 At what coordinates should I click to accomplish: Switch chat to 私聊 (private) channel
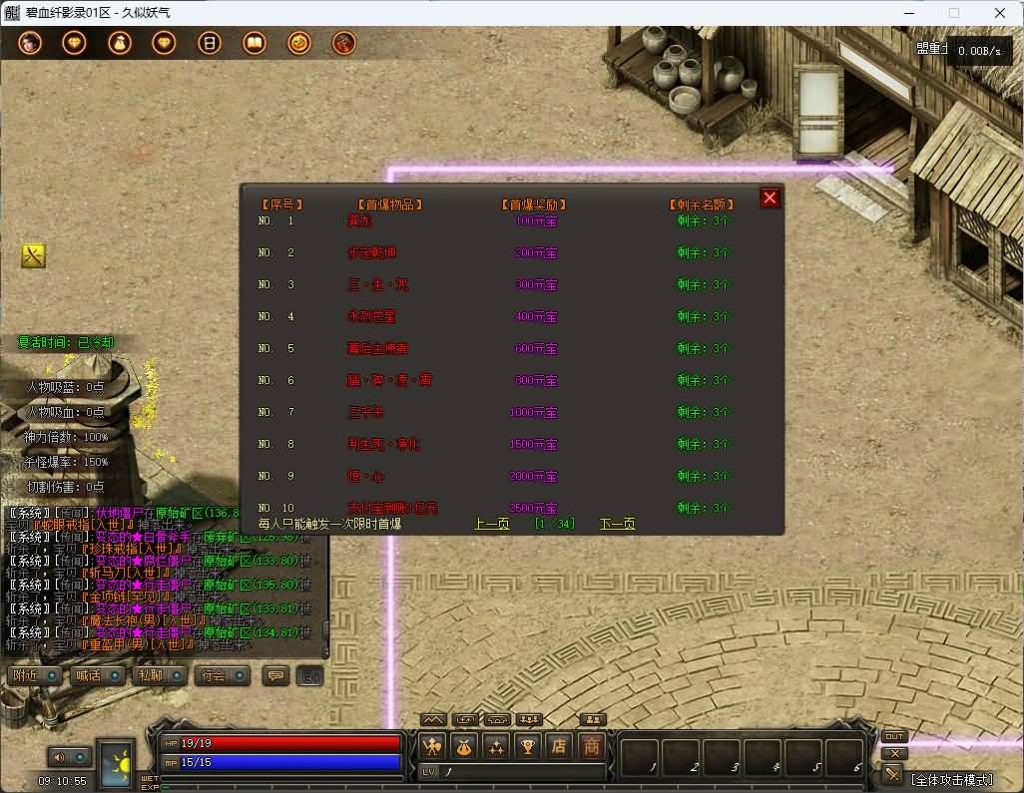[156, 675]
